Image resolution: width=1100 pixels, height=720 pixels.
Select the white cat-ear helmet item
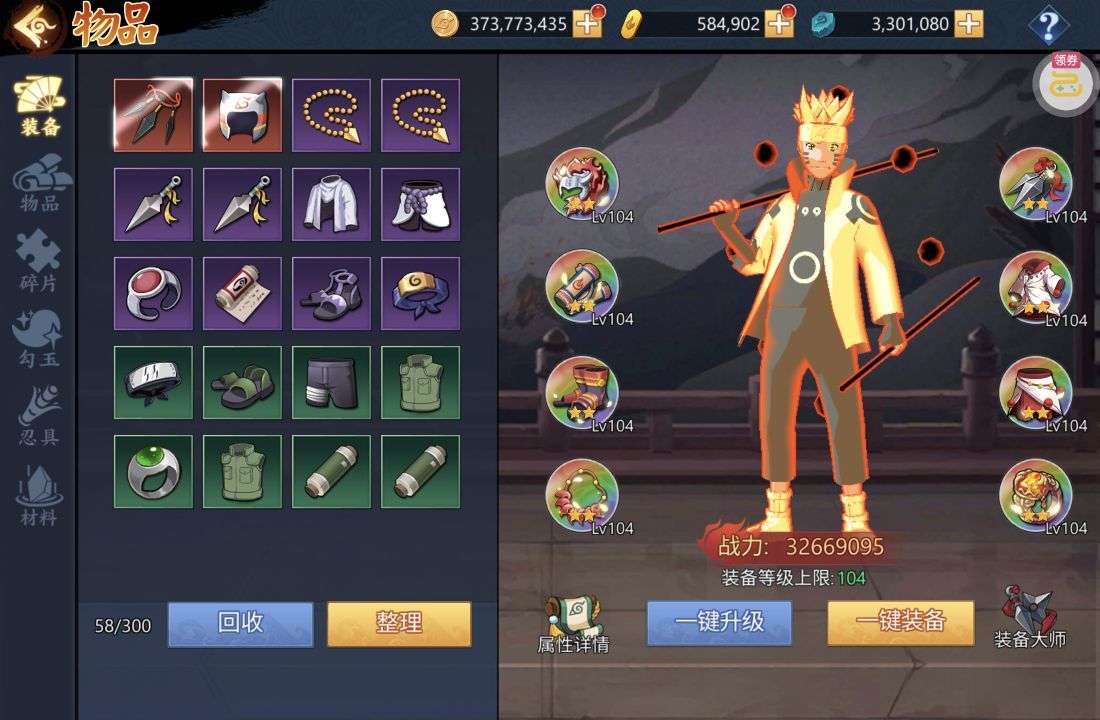click(x=242, y=115)
